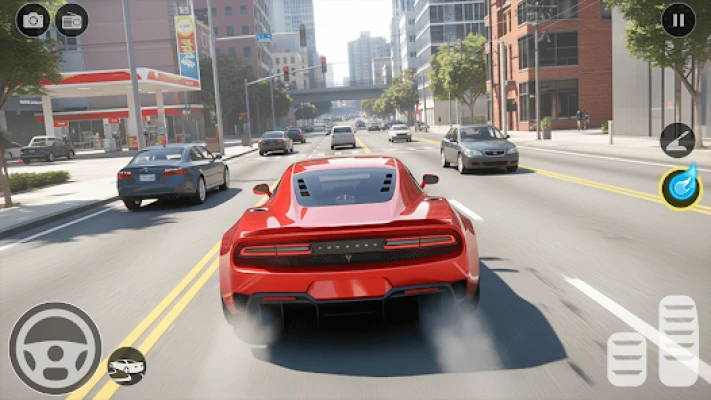Step on the tall accelerator pedal
The width and height of the screenshot is (711, 400).
(678, 340)
